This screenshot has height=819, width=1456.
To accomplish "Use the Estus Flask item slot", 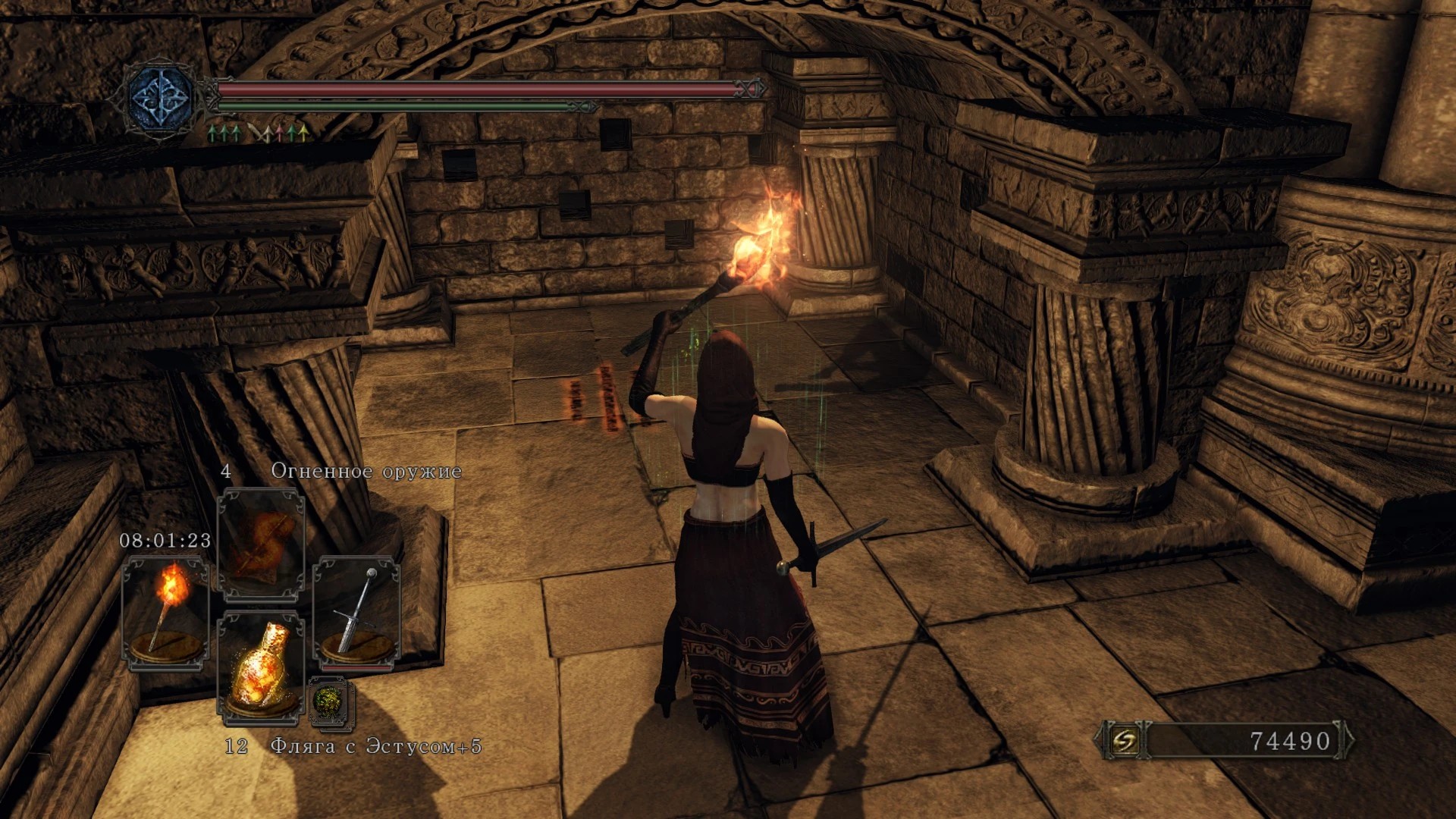I will pos(261,667).
